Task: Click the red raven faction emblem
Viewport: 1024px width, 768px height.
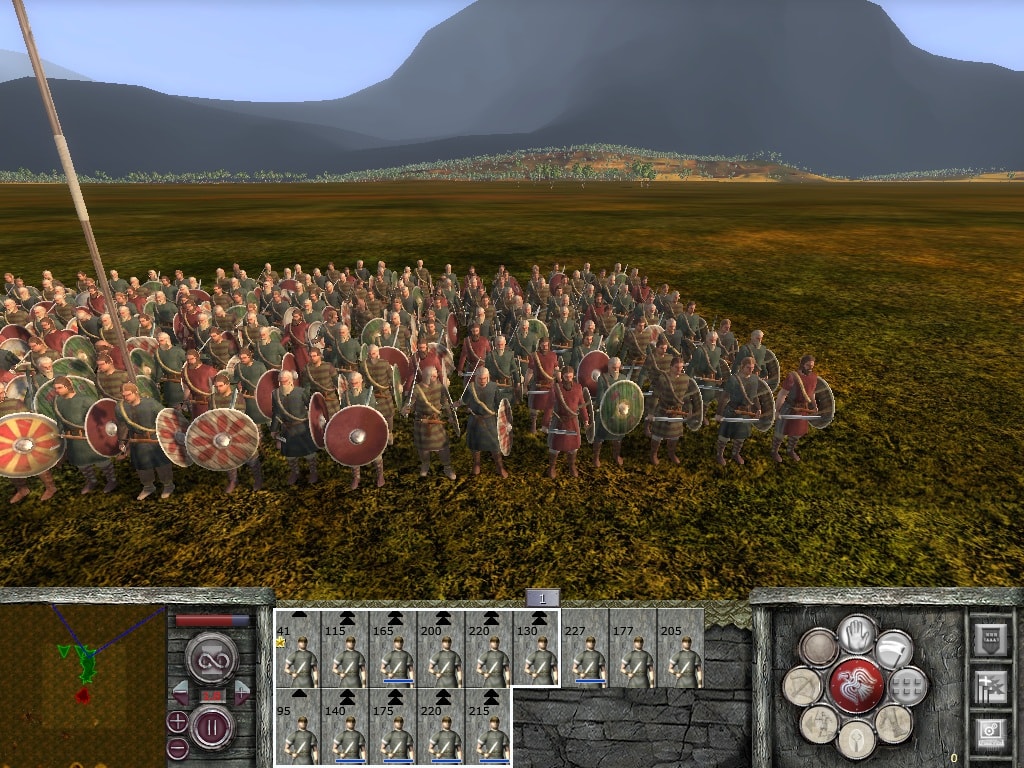Action: 857,686
